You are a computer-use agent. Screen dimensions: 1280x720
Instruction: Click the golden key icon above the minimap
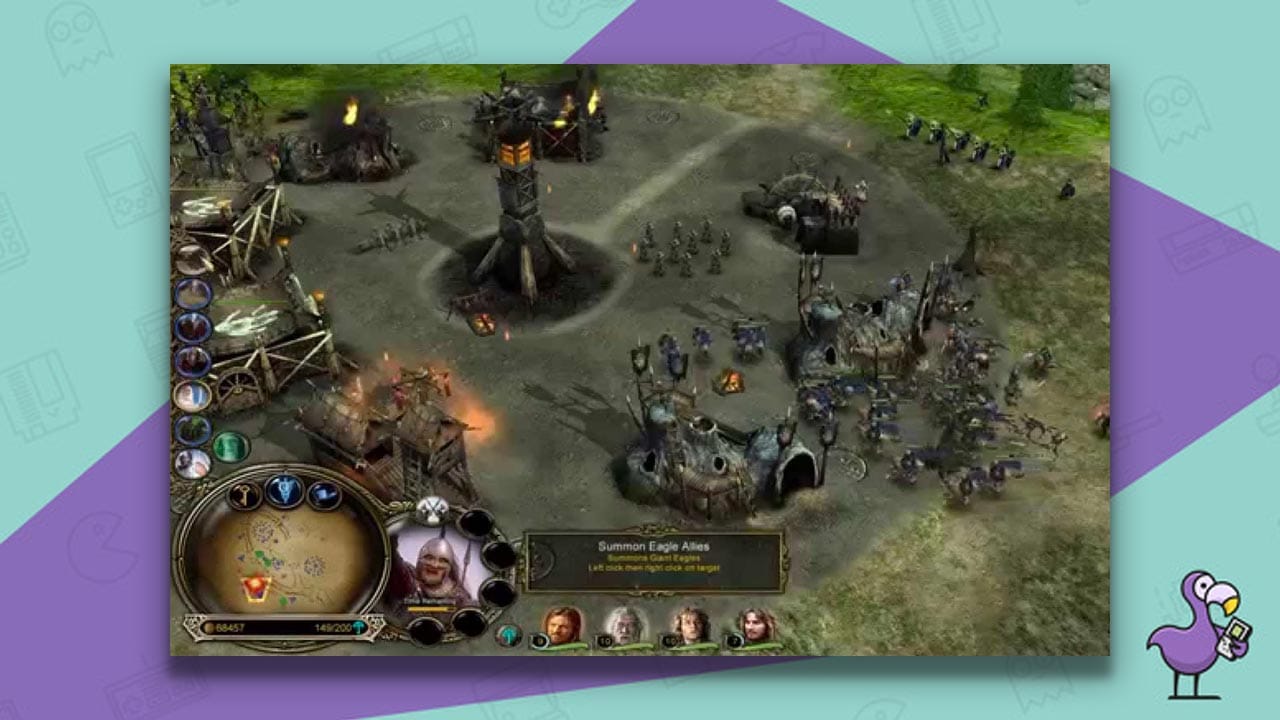pyautogui.click(x=244, y=493)
